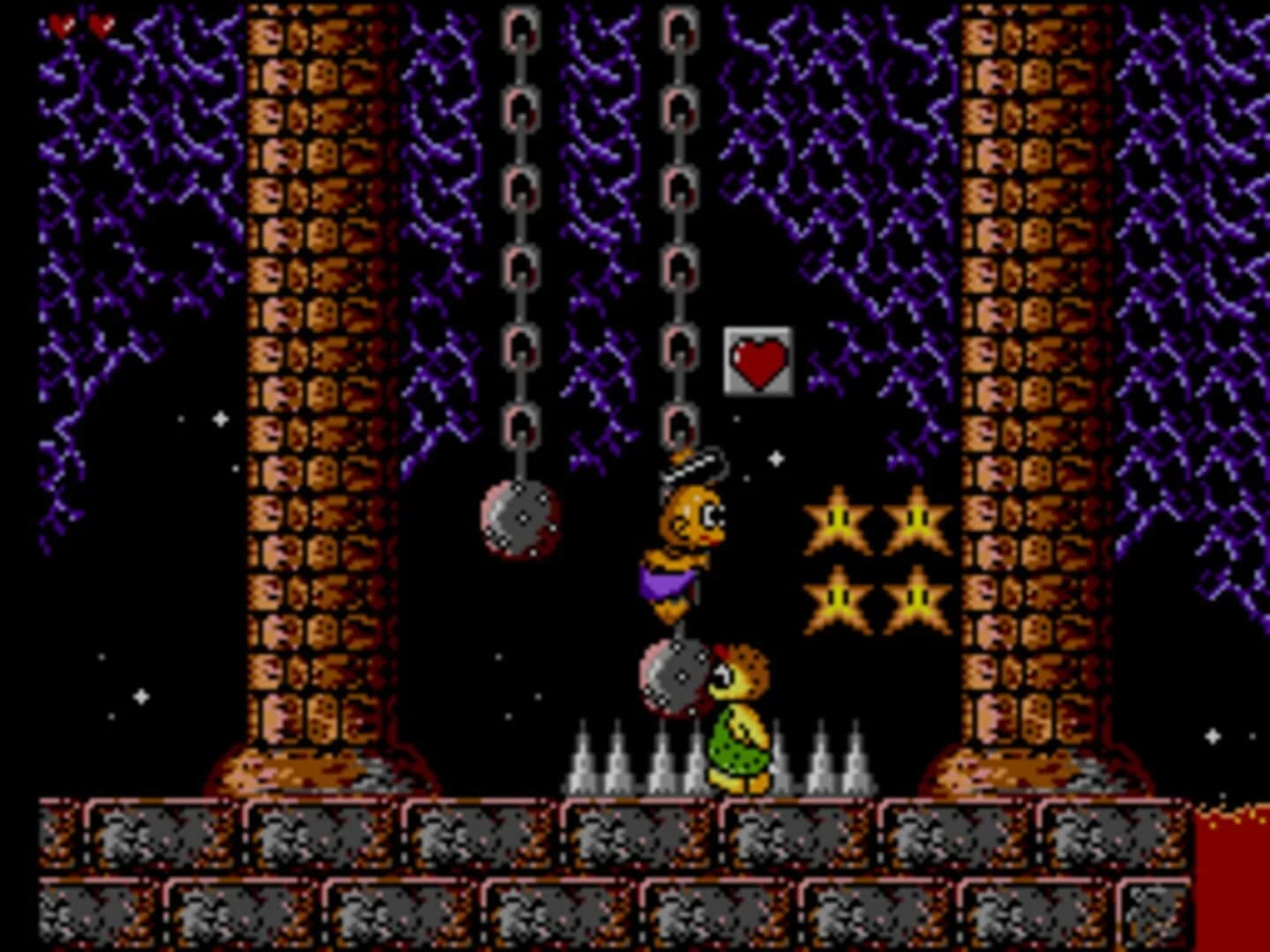Click the small sparkle star near the chain
This screenshot has width=1270, height=952.
pos(774,457)
